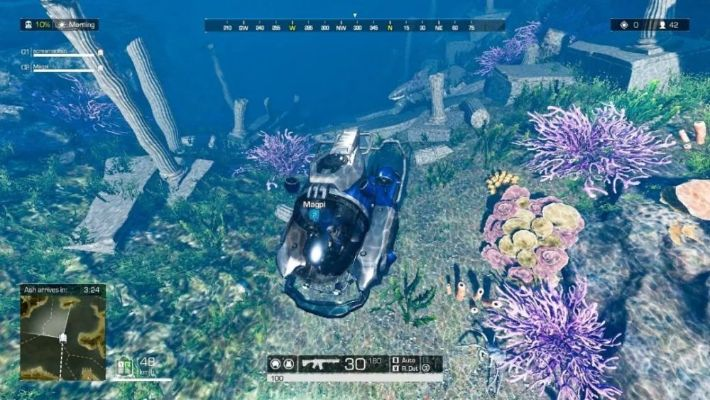Screen dimensions: 710x400
Task: Click the compass heading bar
Action: 354,26
